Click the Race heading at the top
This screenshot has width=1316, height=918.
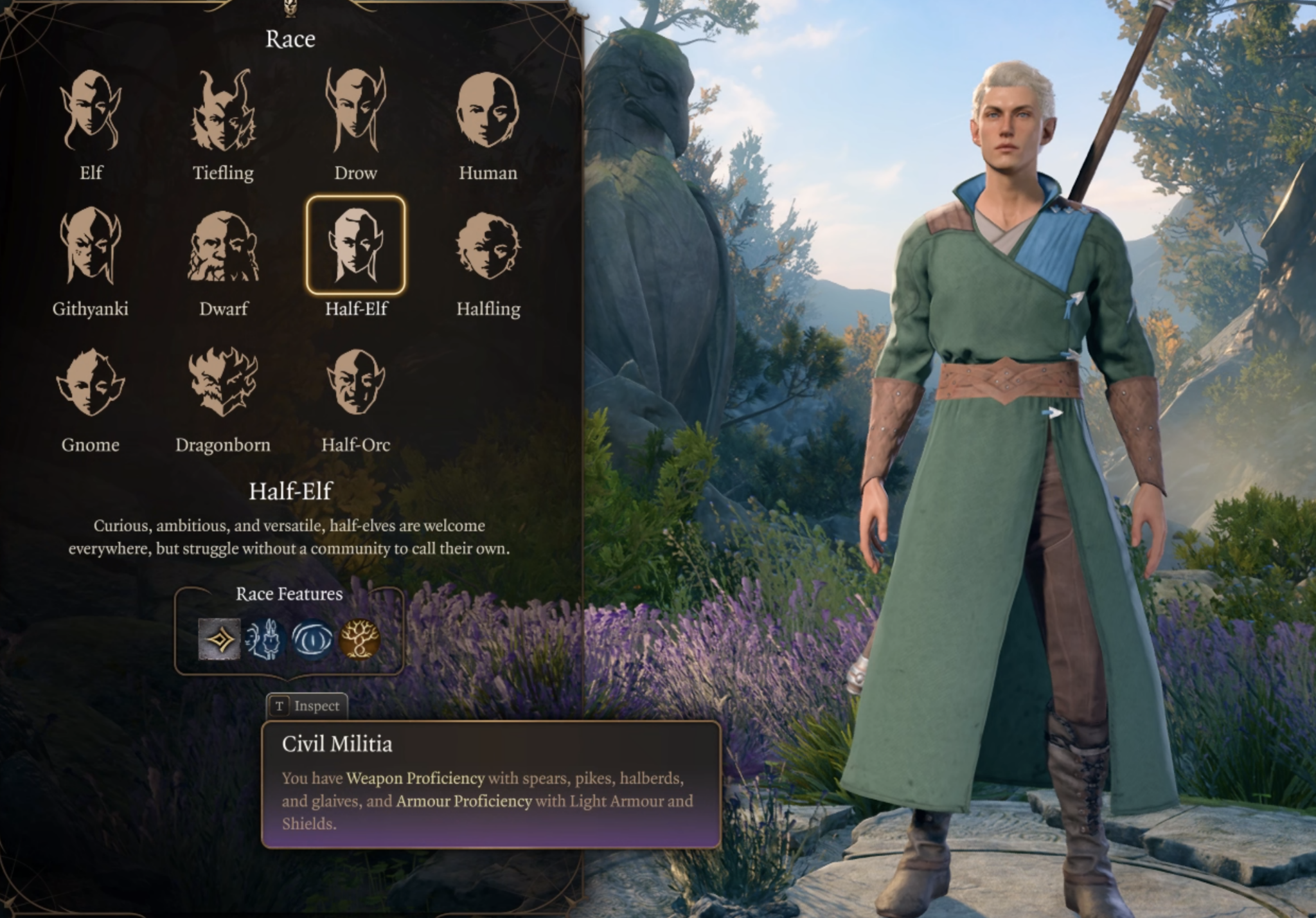point(290,40)
